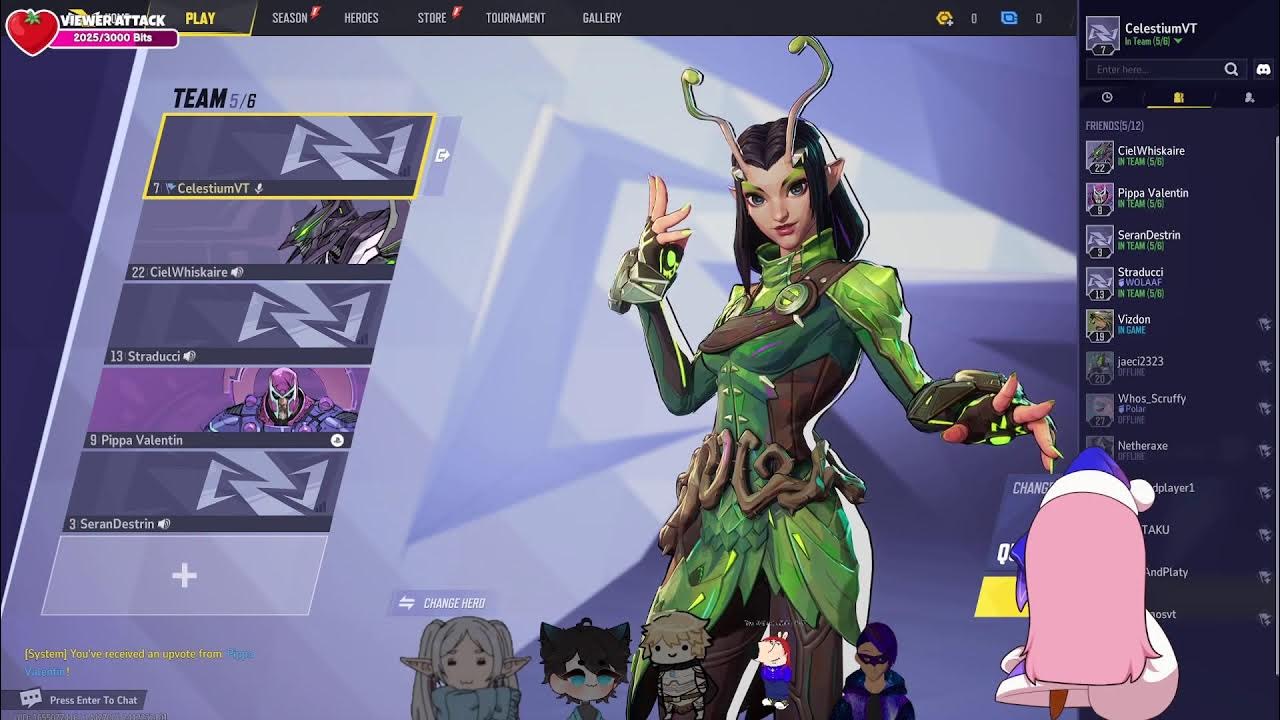
Task: Open the Play tab
Action: (200, 18)
